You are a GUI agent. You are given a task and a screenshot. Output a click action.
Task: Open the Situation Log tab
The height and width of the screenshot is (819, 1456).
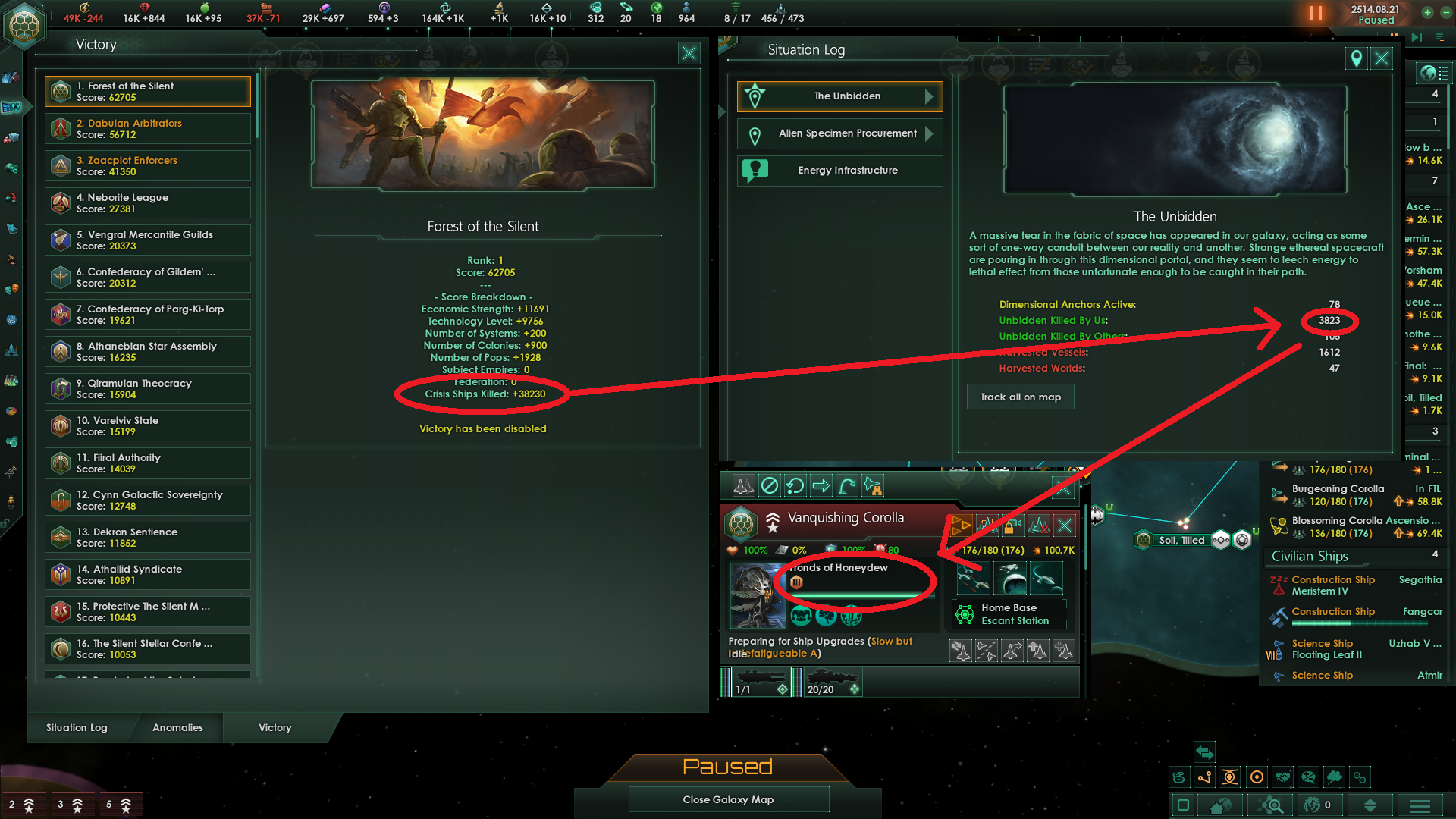(x=76, y=727)
